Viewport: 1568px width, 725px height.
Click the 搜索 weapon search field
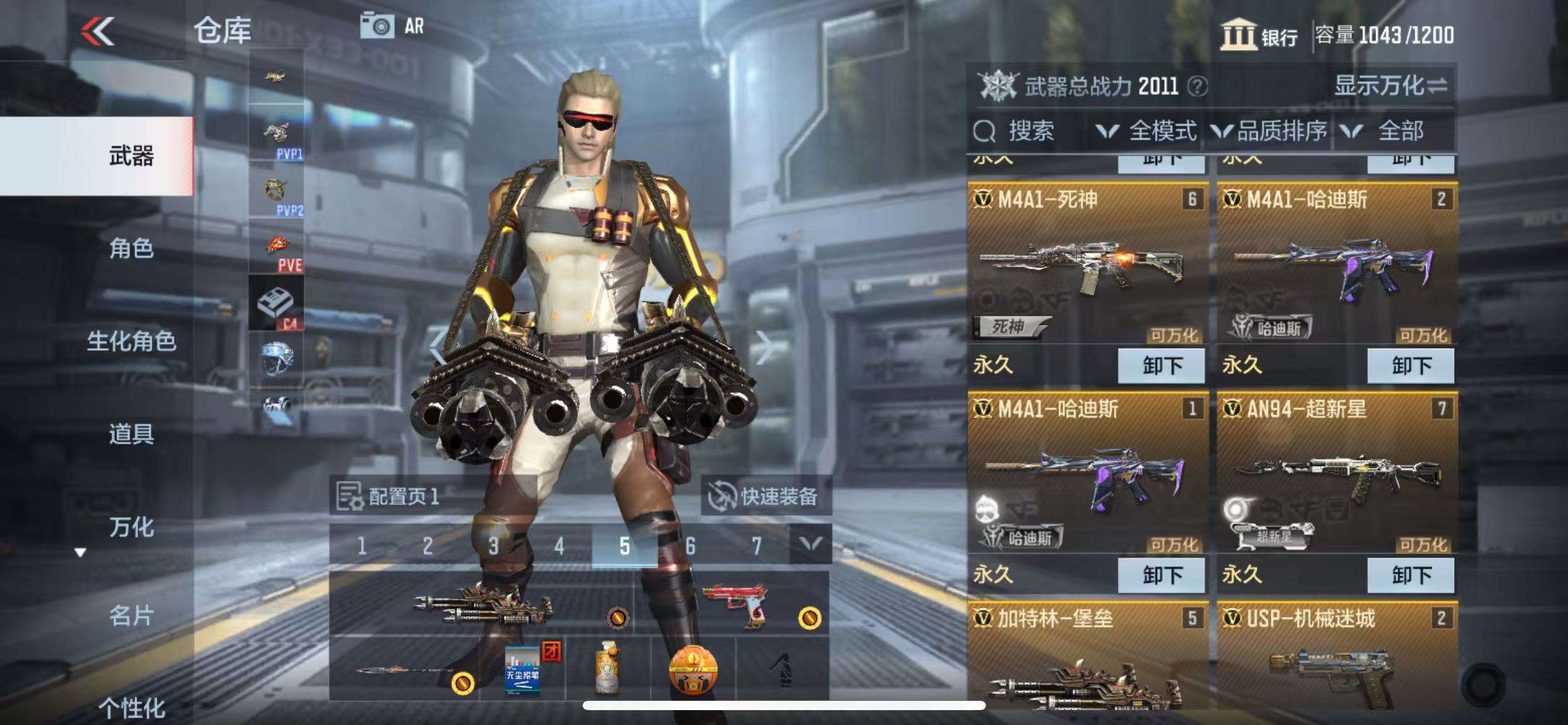click(x=1029, y=131)
